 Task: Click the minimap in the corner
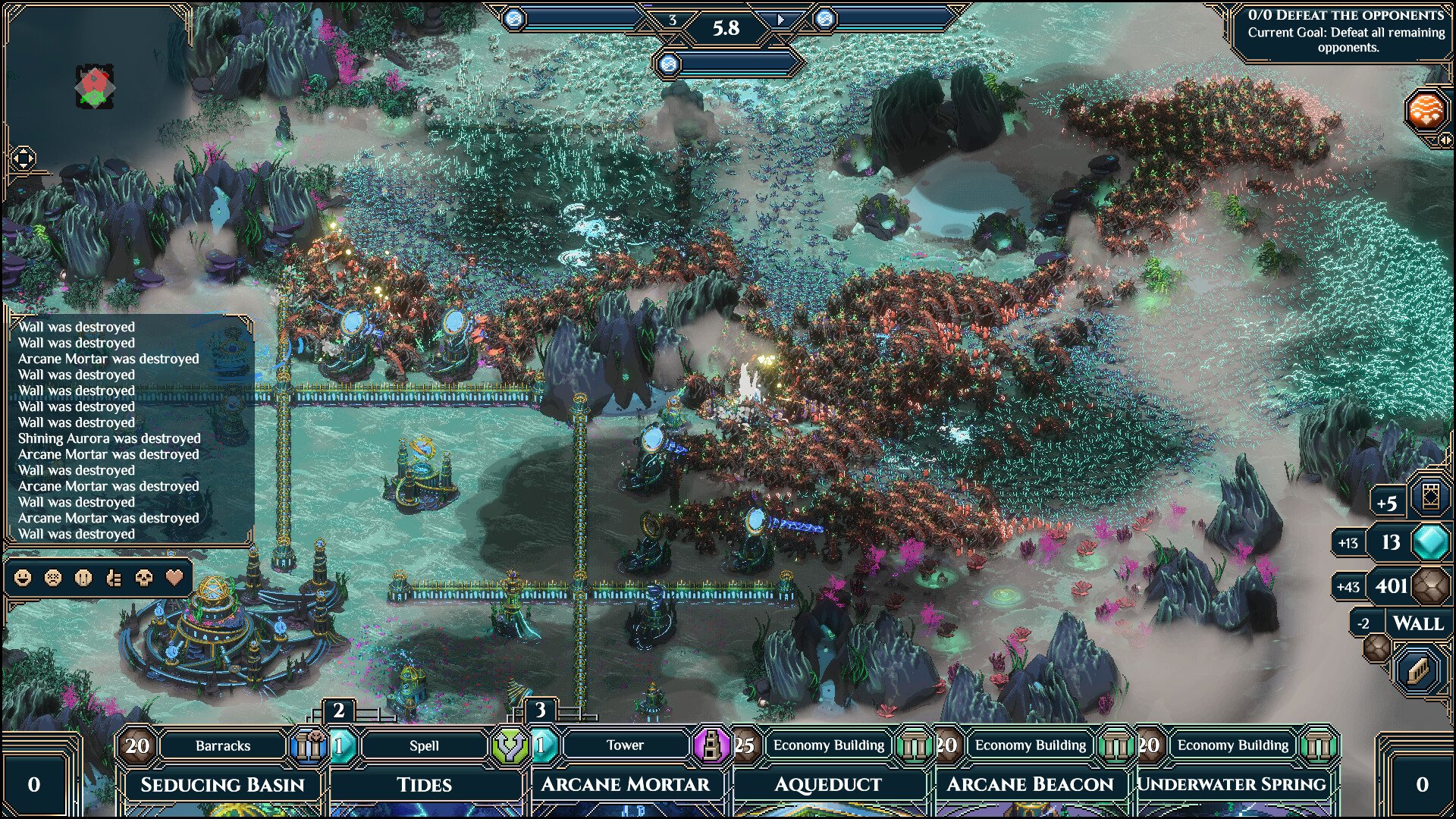[x=95, y=86]
